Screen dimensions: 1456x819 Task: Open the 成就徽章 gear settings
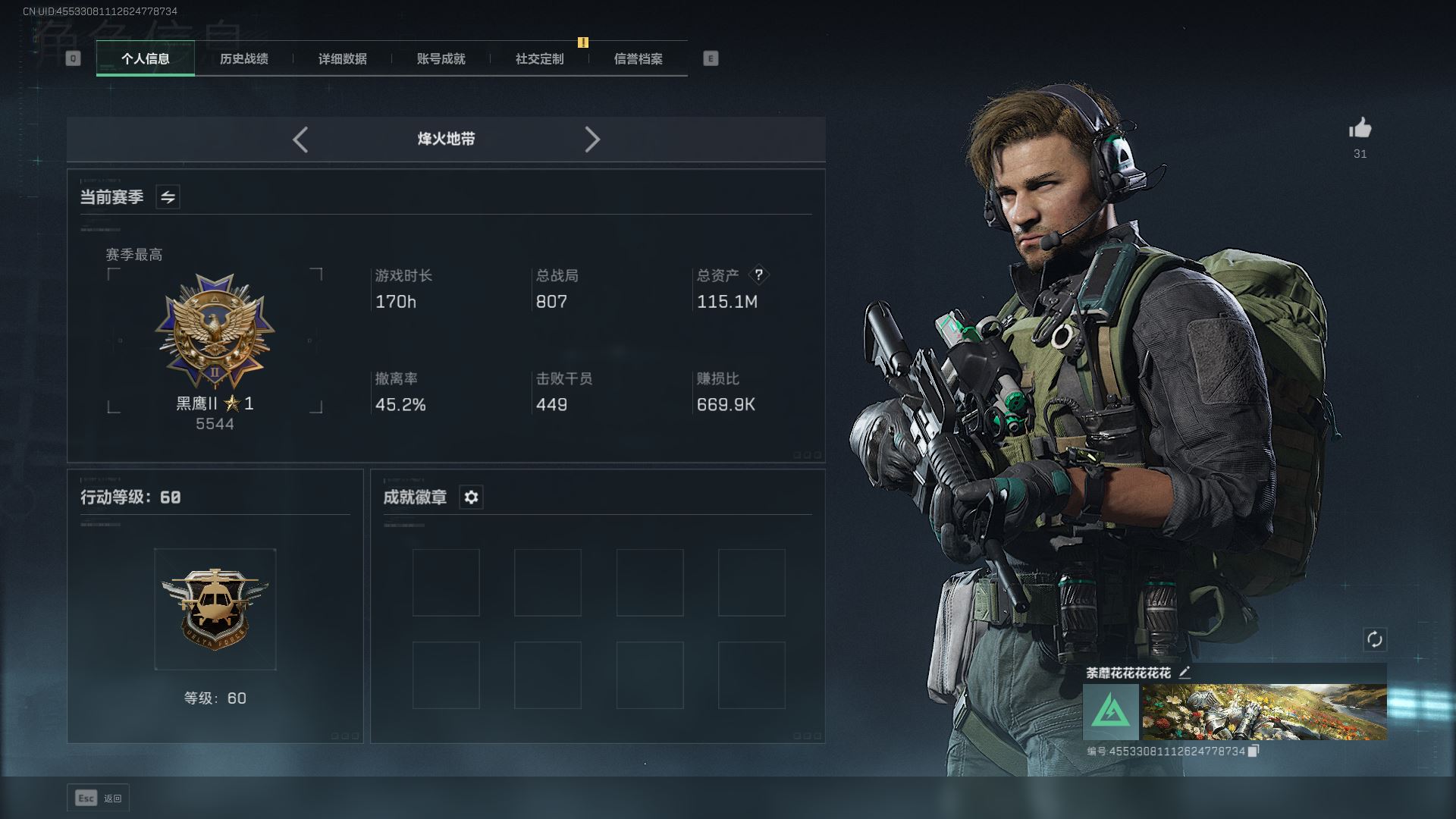coord(471,497)
